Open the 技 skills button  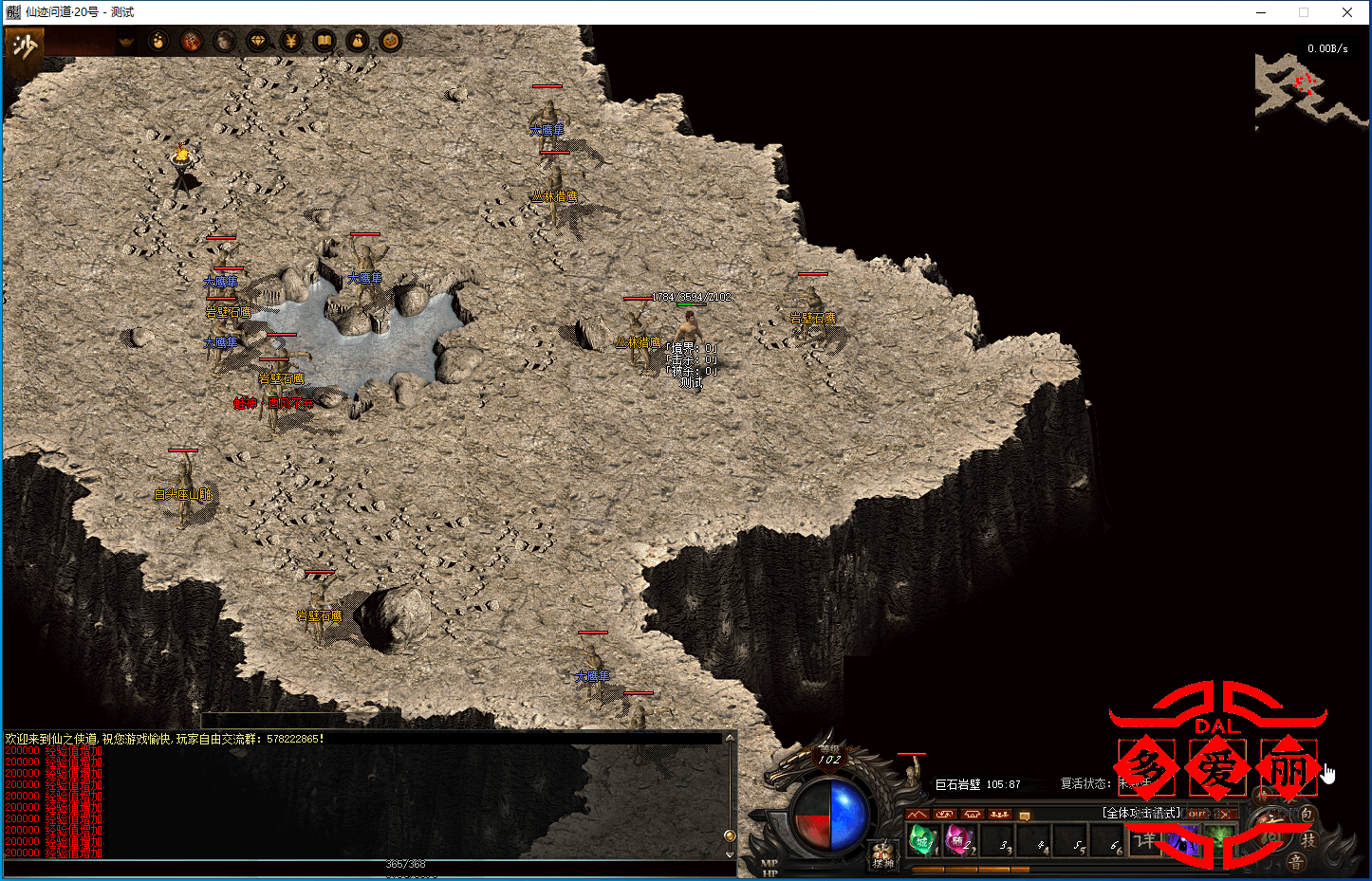click(x=1308, y=840)
